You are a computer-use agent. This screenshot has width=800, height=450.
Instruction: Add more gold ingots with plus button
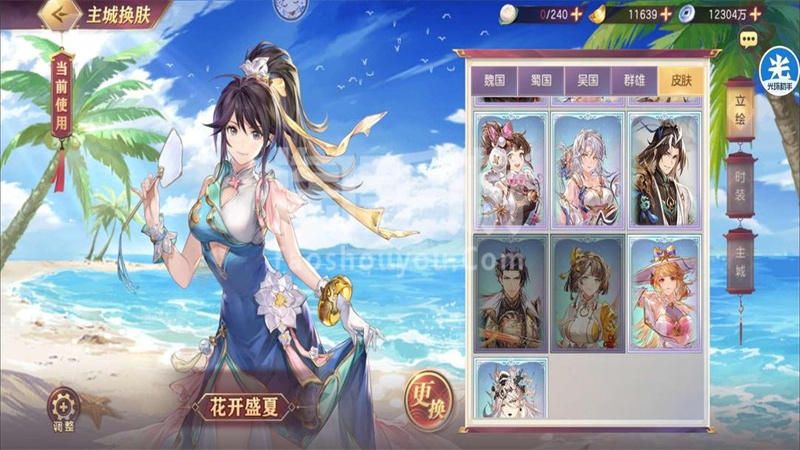point(666,14)
